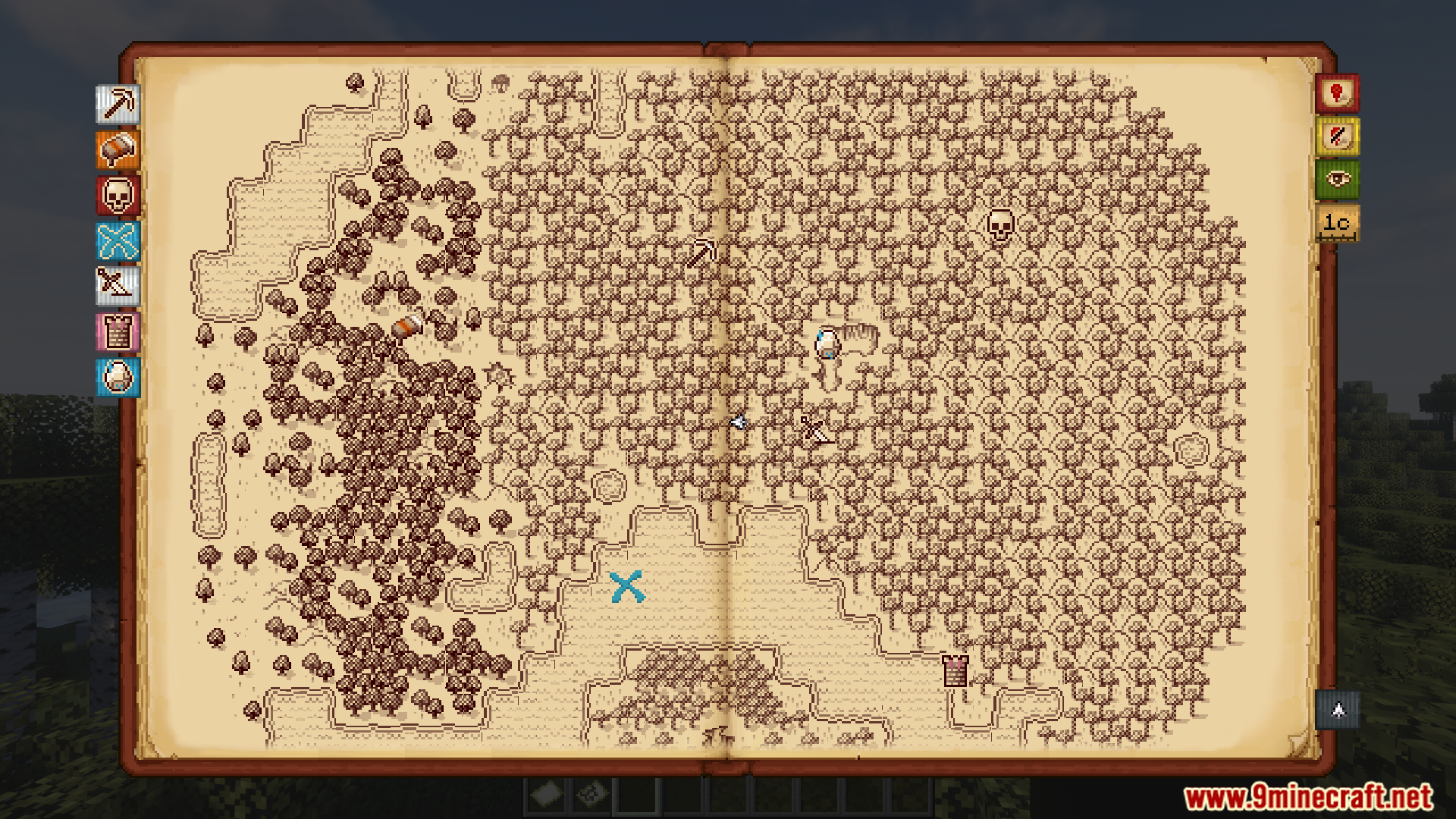Select the tower marker on the map
1456x819 pixels.
pos(955,670)
